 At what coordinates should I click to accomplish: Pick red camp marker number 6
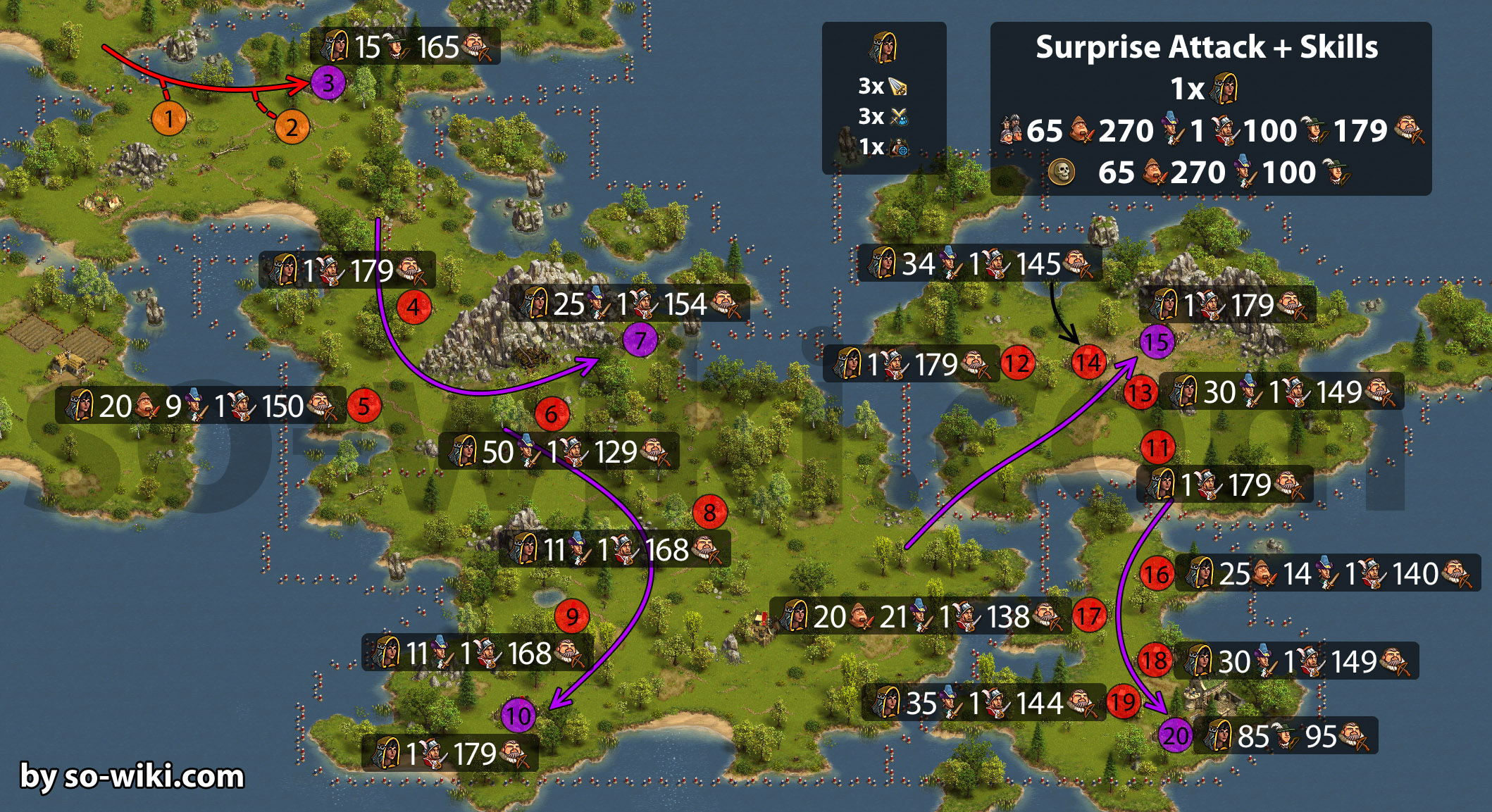coord(552,414)
